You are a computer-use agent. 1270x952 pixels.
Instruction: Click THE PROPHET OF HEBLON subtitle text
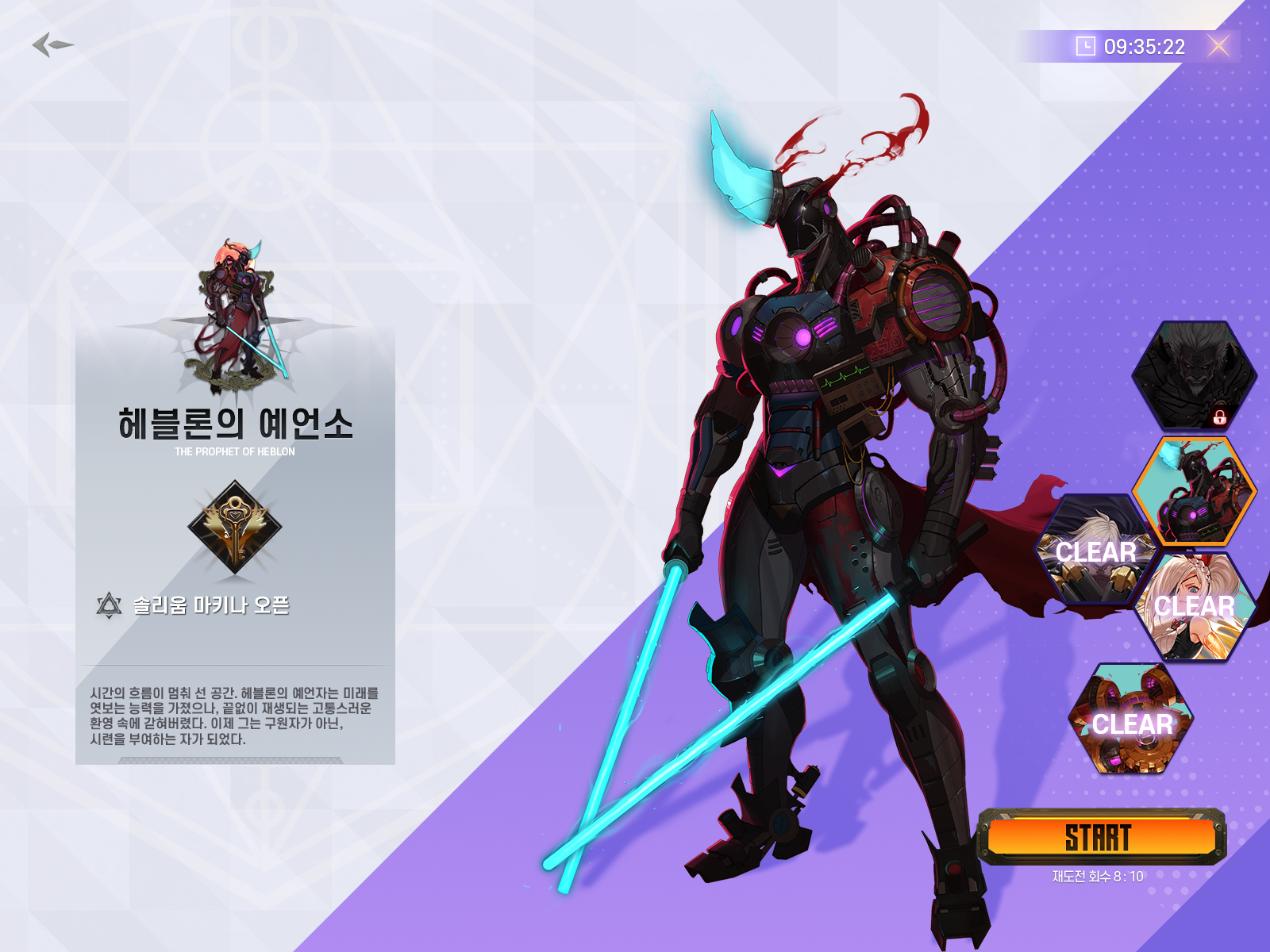pyautogui.click(x=235, y=452)
